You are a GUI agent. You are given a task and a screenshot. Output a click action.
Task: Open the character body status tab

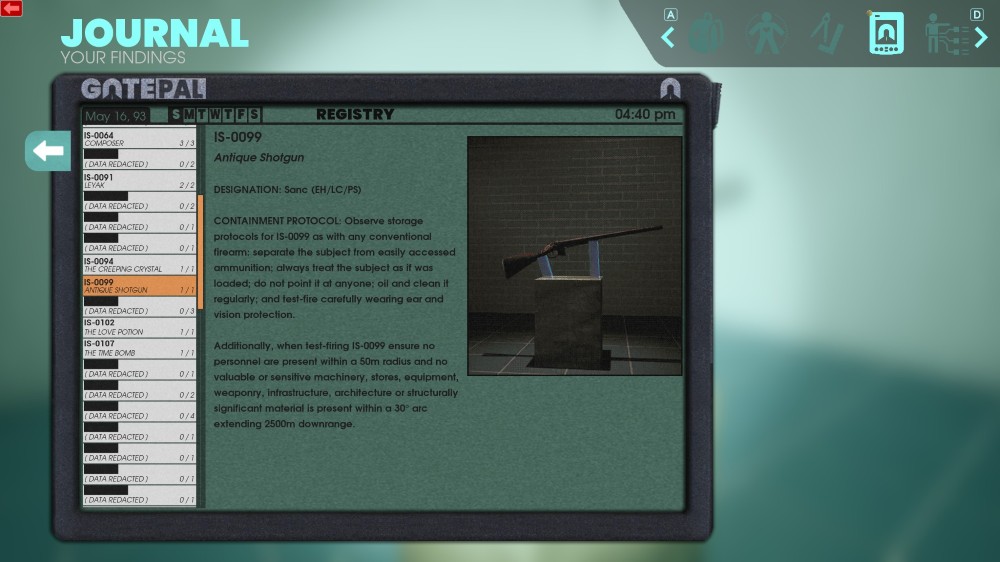[x=767, y=34]
